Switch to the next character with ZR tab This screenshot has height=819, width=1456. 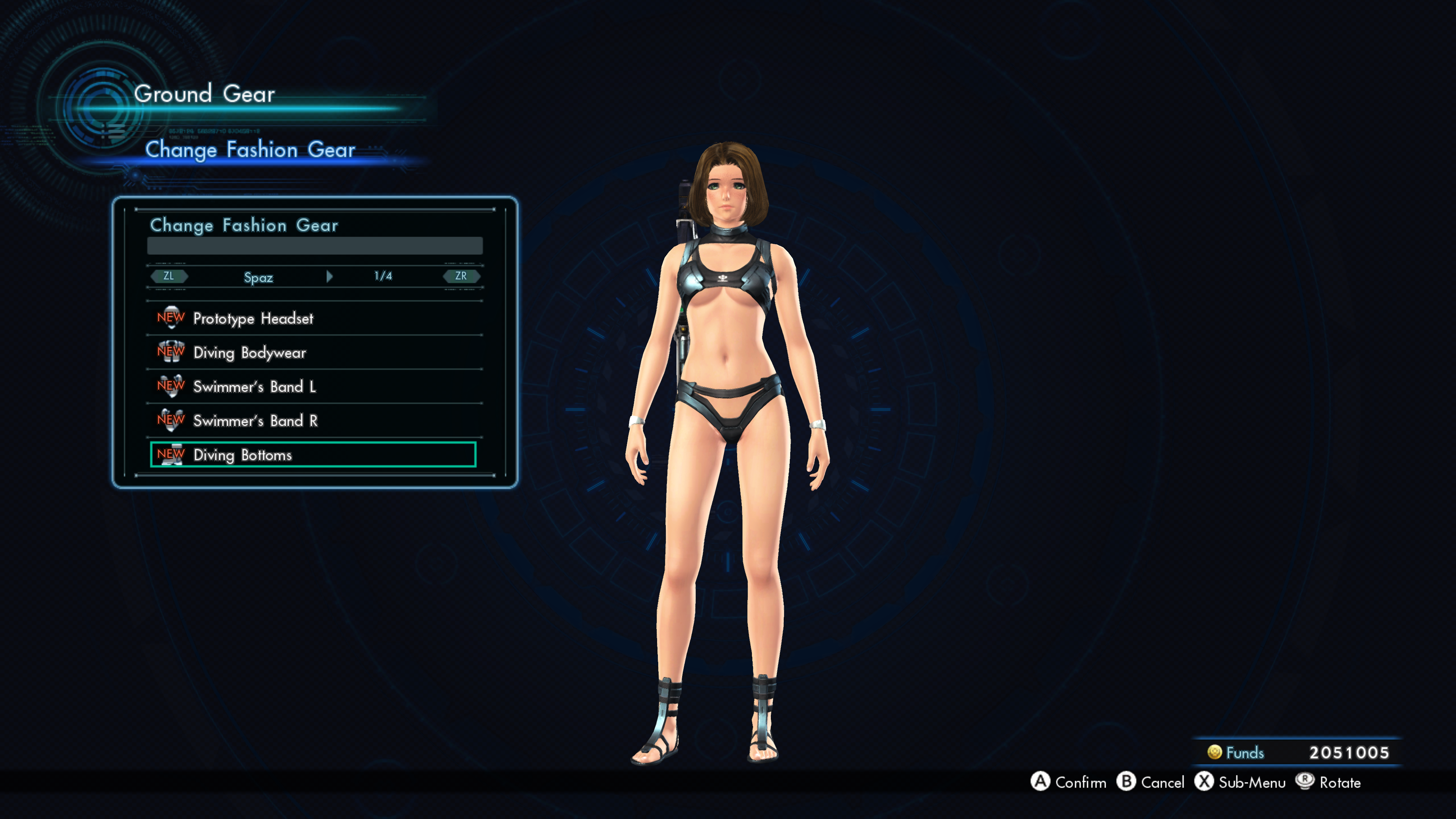click(461, 276)
